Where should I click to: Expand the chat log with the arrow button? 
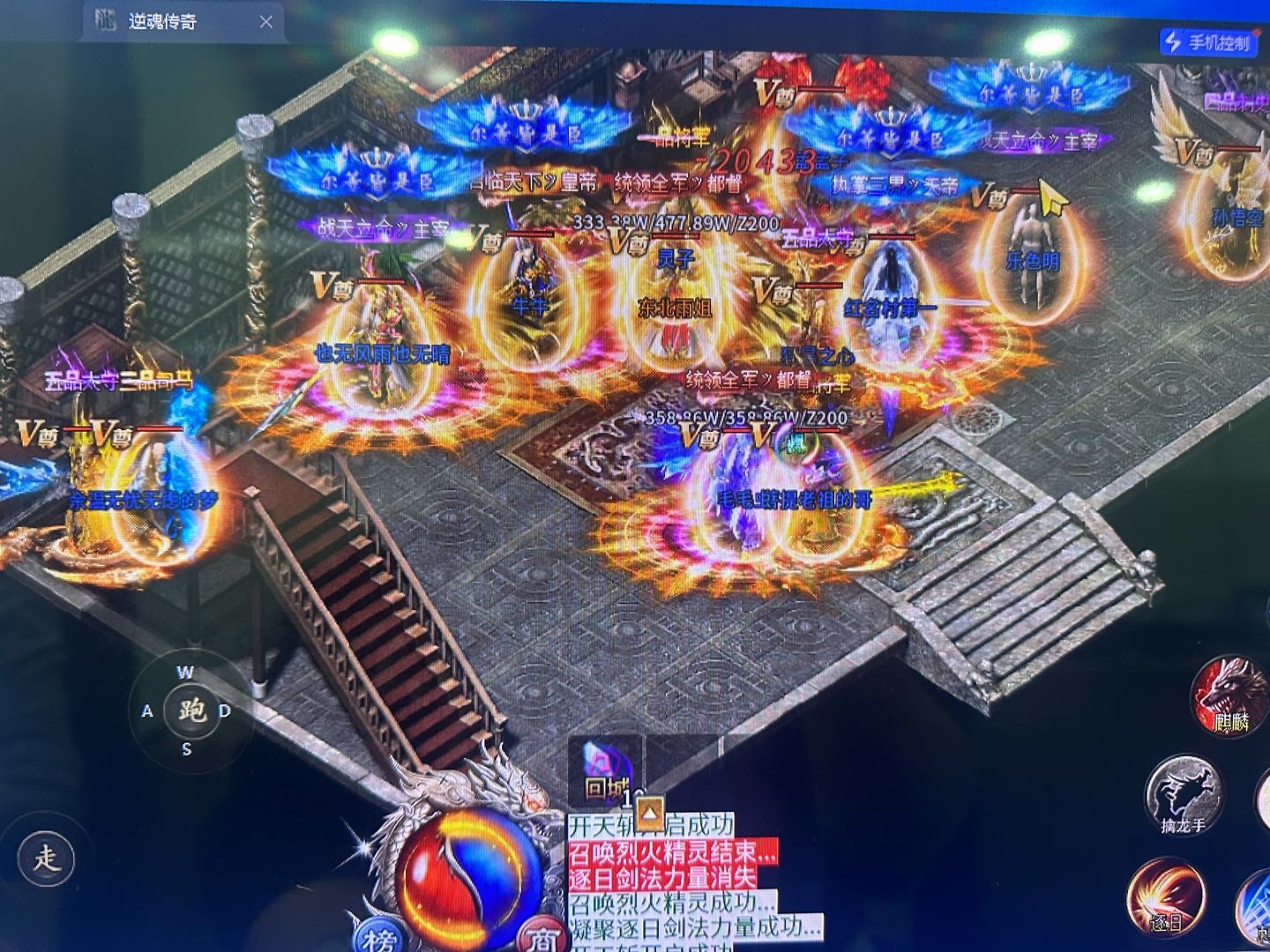click(x=650, y=808)
